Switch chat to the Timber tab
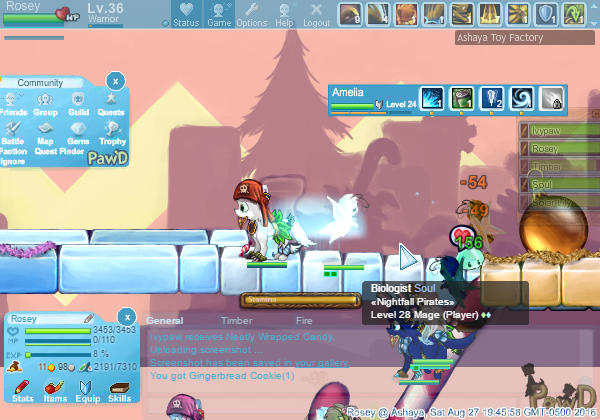The height and width of the screenshot is (420, 600). (237, 321)
